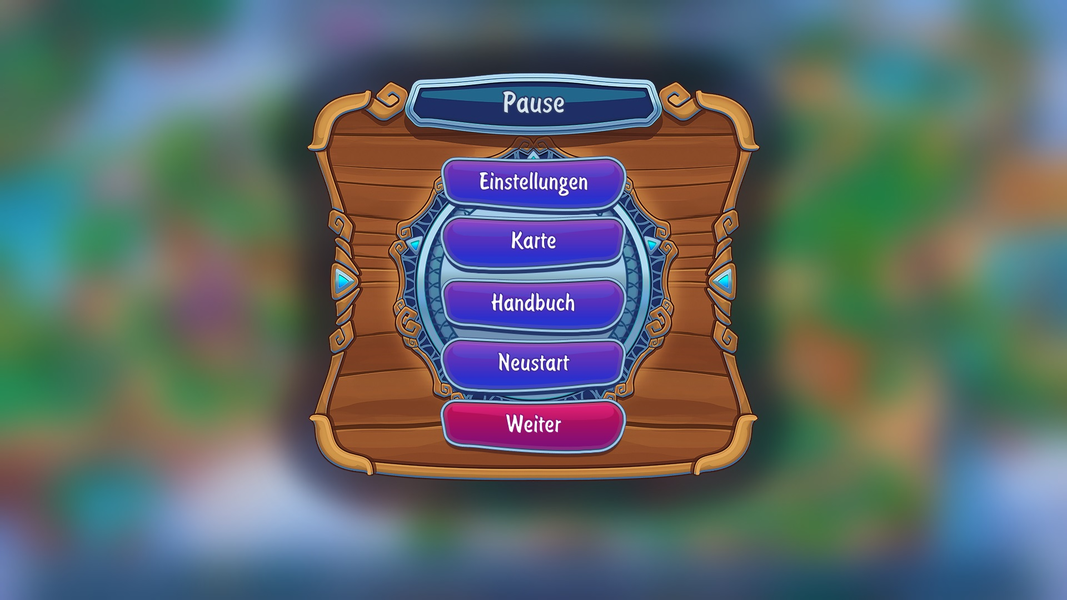This screenshot has width=1067, height=600.
Task: Open the Handbuch entry
Action: [533, 303]
